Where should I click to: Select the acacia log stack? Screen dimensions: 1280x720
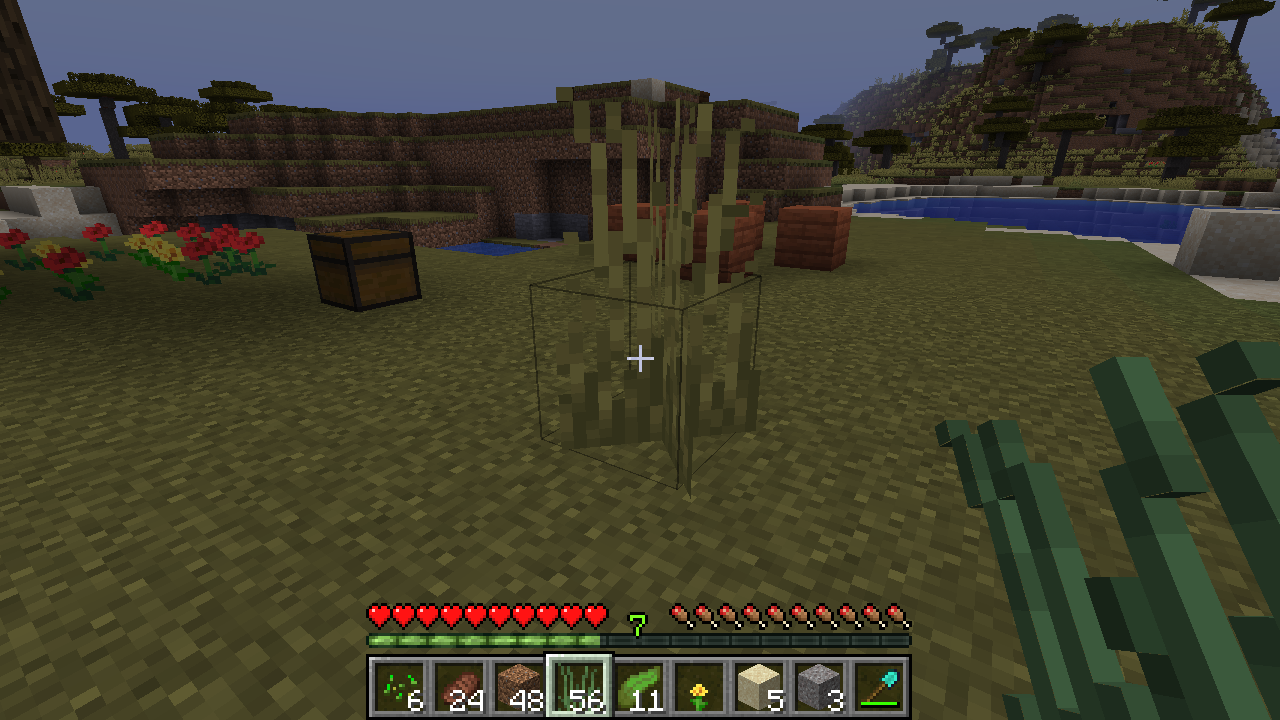click(459, 687)
